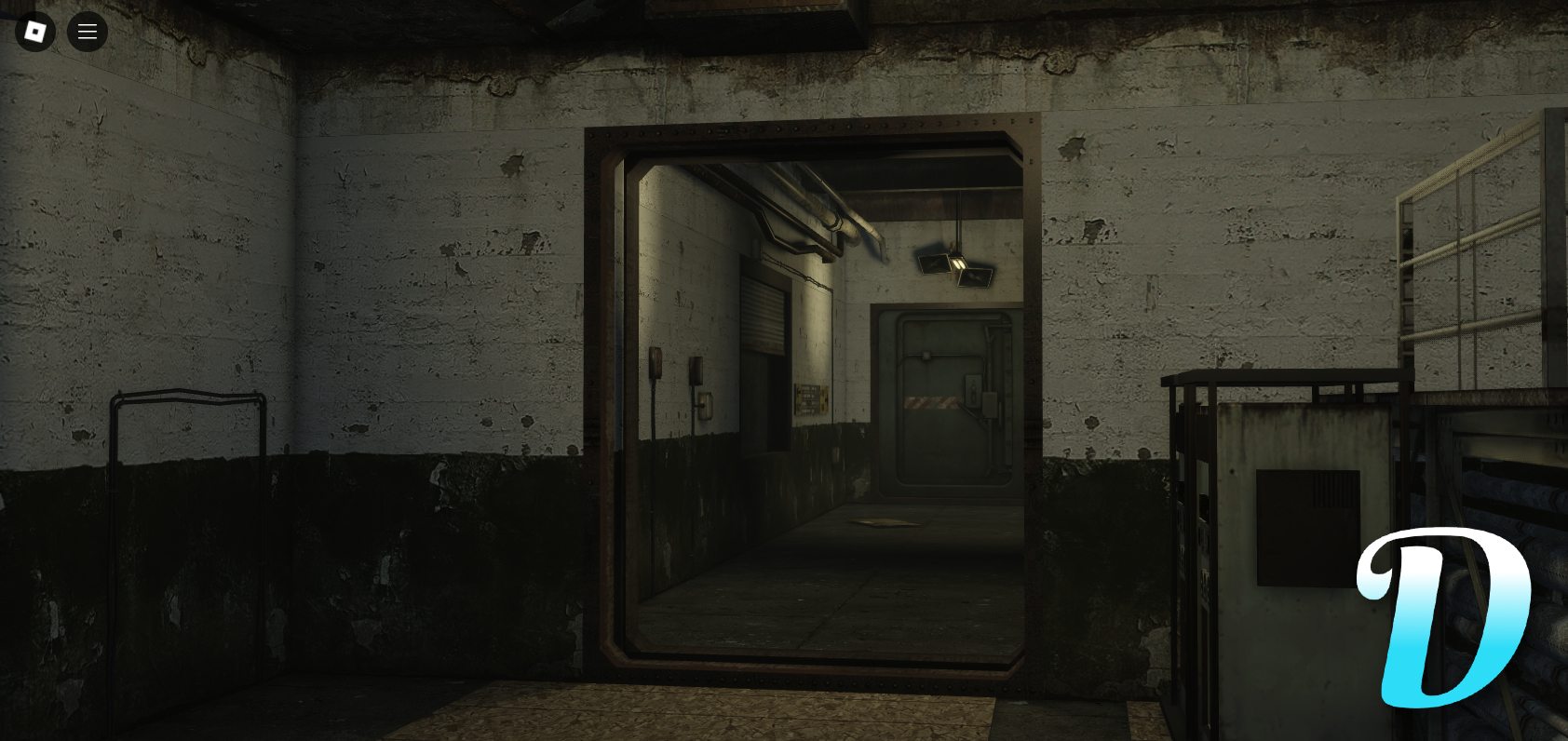This screenshot has height=741, width=1568.
Task: Click the red and white striped warning bar
Action: pos(931,403)
